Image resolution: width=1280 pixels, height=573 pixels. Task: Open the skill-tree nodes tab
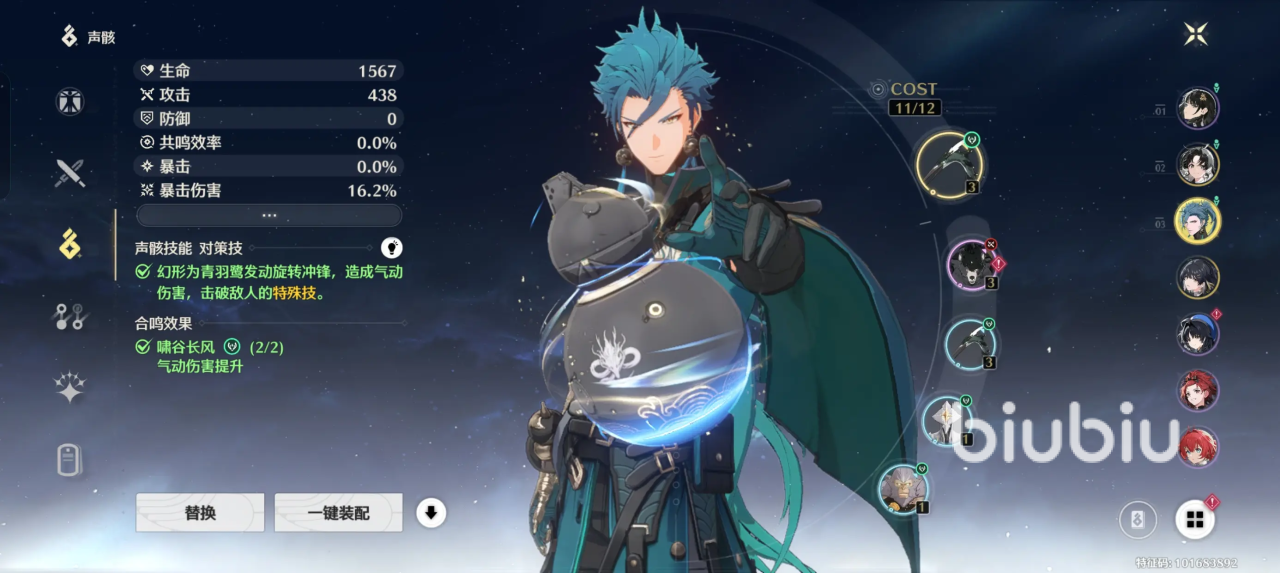70,317
